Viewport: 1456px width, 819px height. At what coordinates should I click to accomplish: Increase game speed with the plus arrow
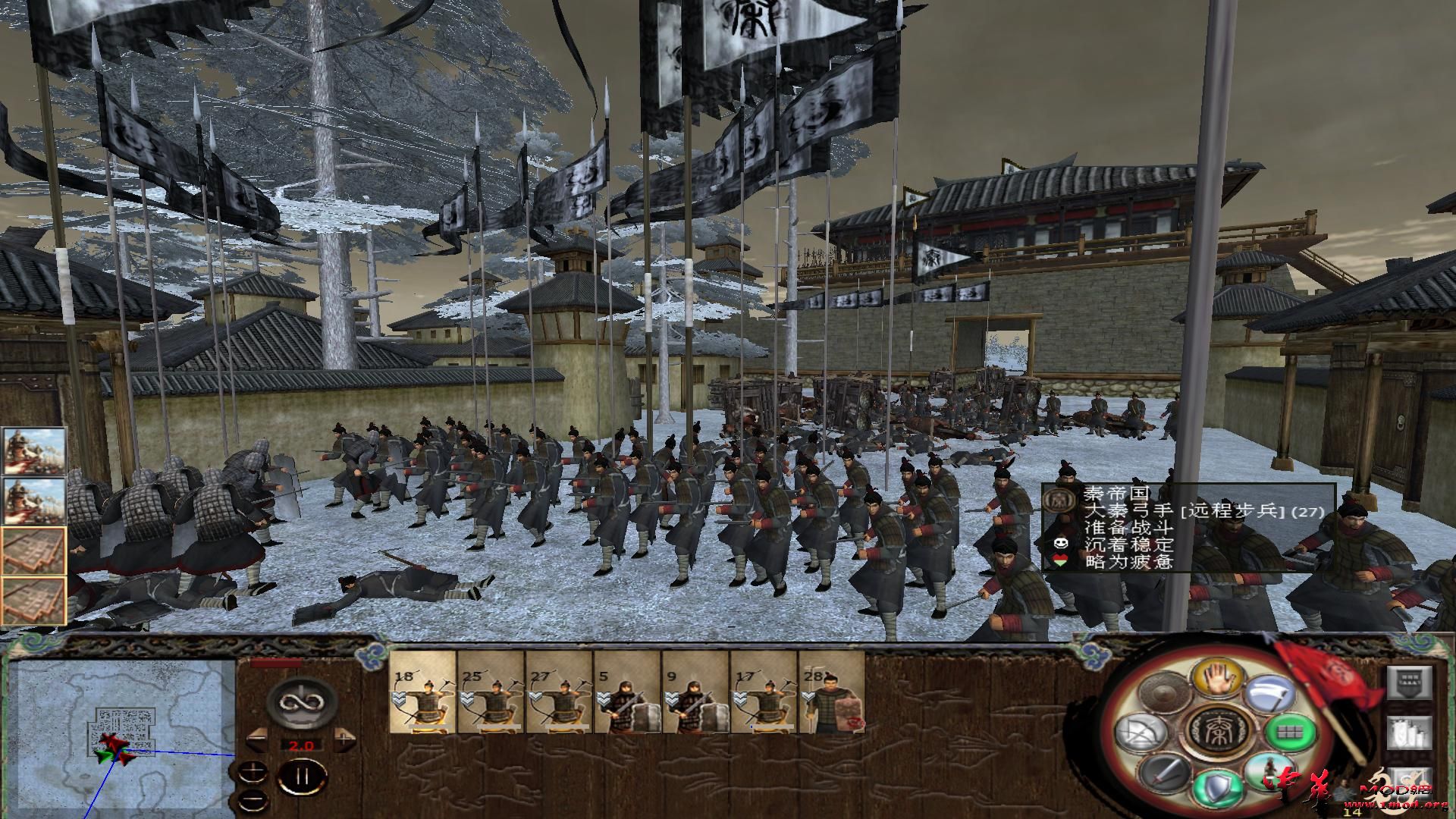(344, 738)
